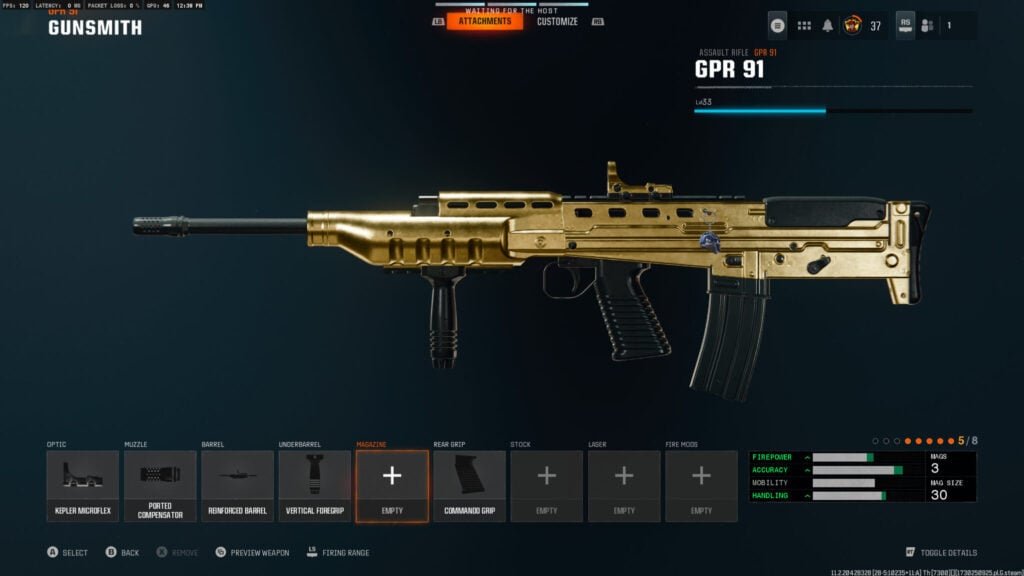Add an attachment to the Stock slot
The image size is (1024, 576).
tap(546, 485)
